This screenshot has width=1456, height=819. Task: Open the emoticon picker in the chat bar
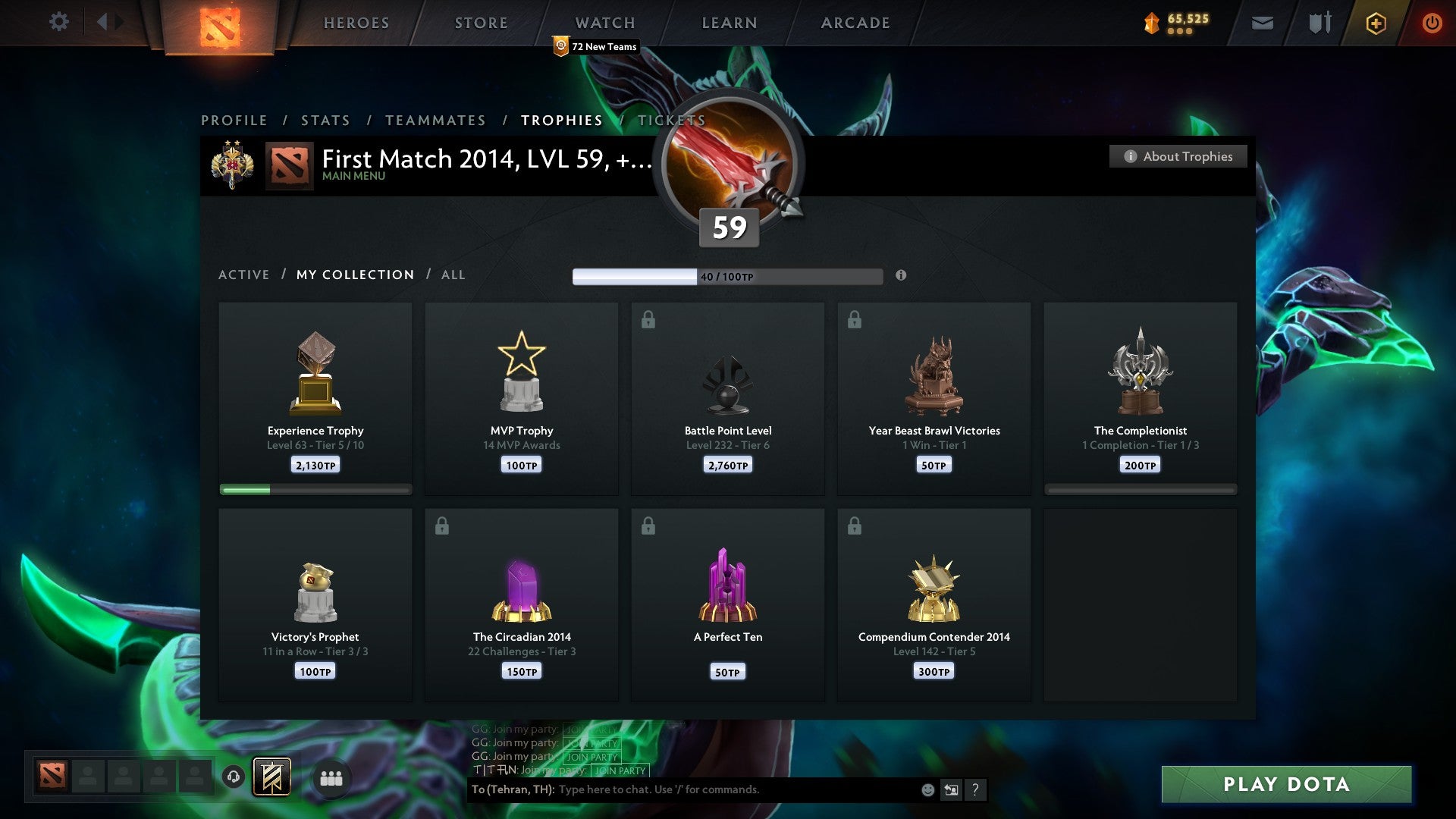927,789
